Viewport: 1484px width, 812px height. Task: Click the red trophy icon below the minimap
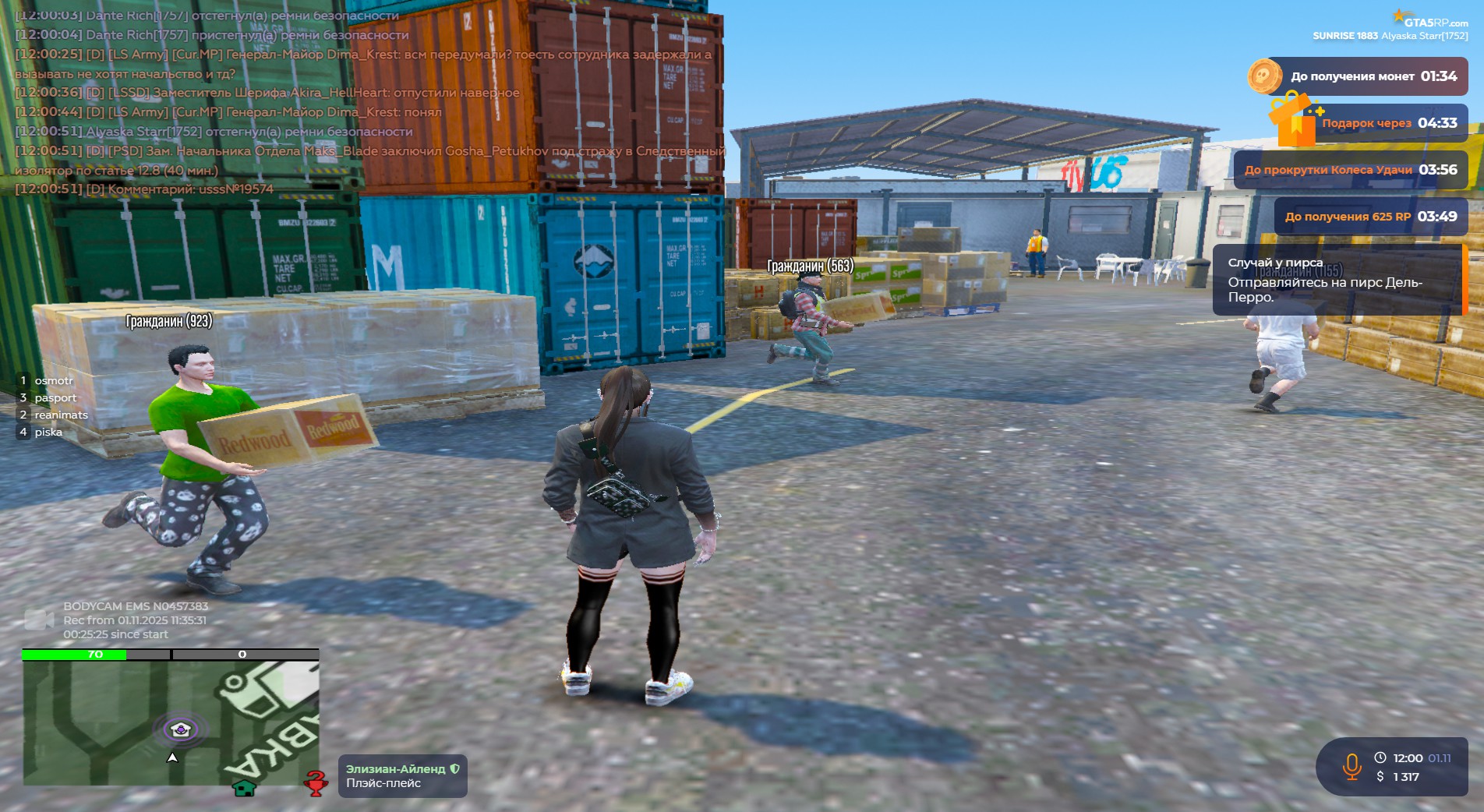pyautogui.click(x=316, y=783)
